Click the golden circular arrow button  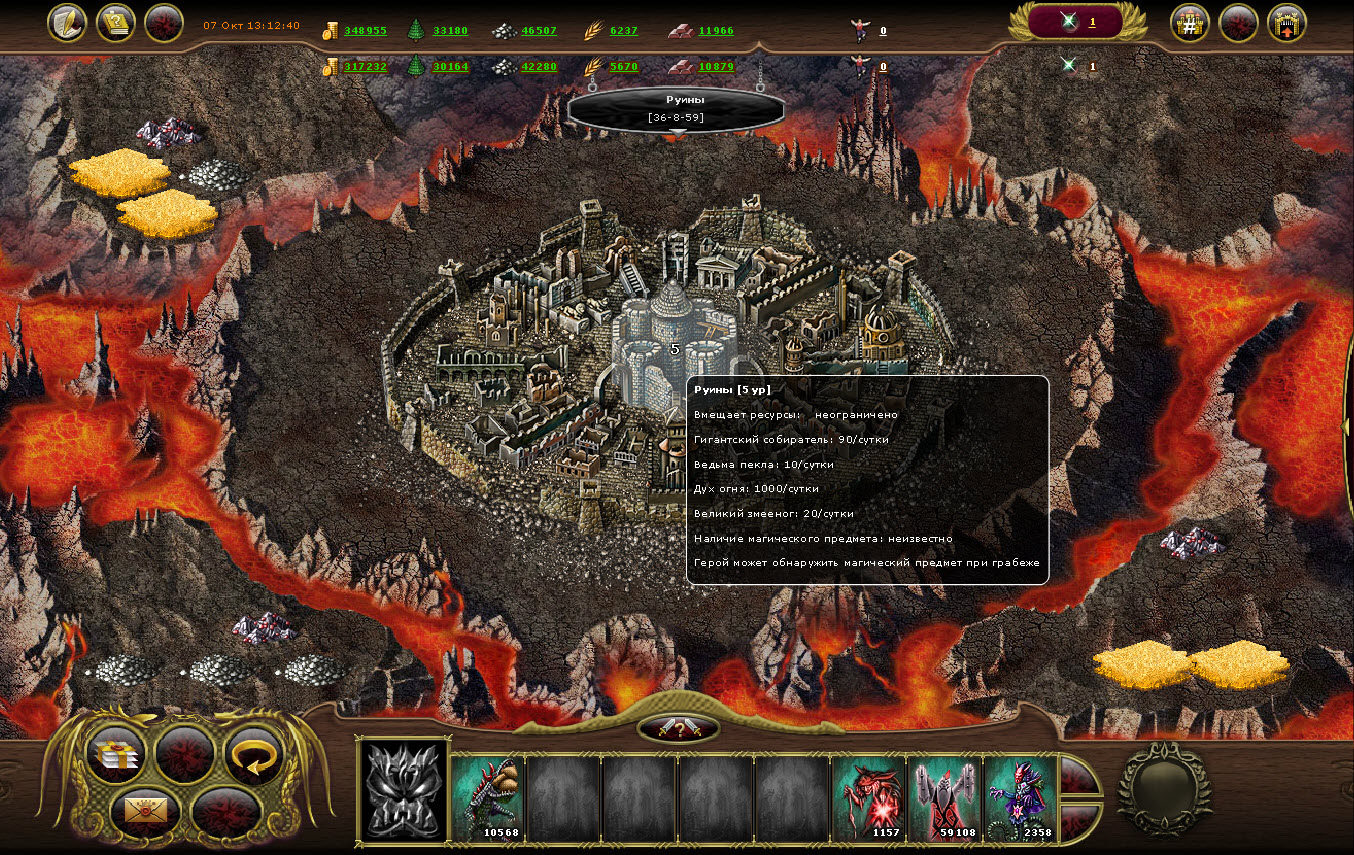tap(254, 755)
